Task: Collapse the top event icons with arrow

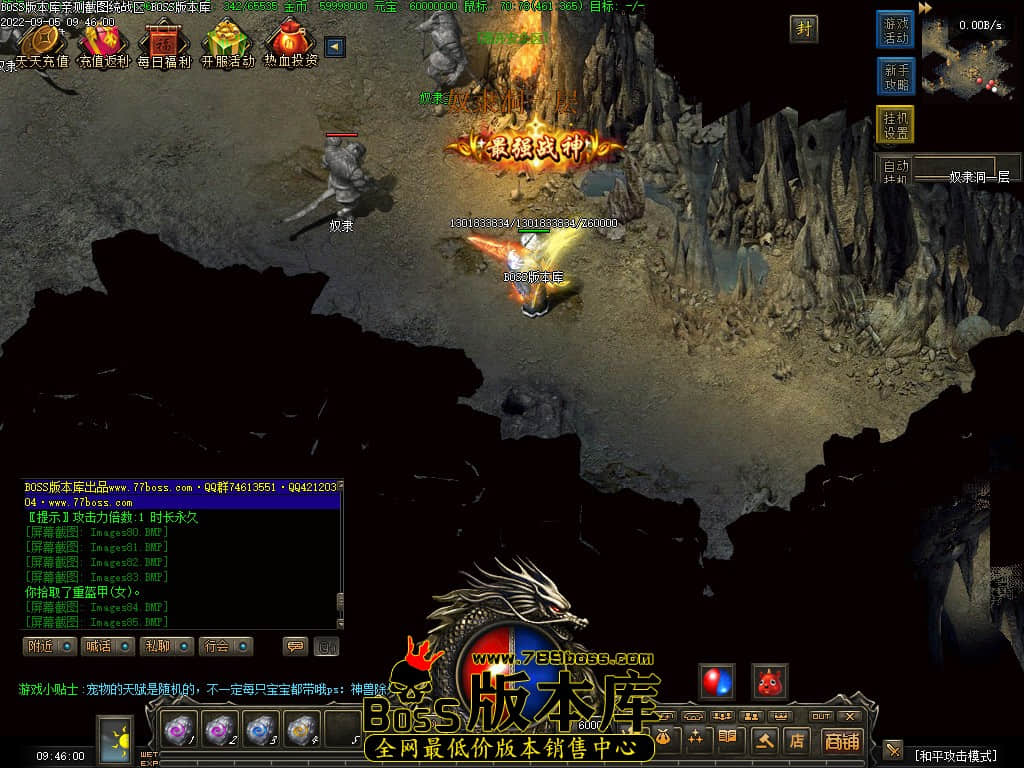Action: (x=335, y=47)
